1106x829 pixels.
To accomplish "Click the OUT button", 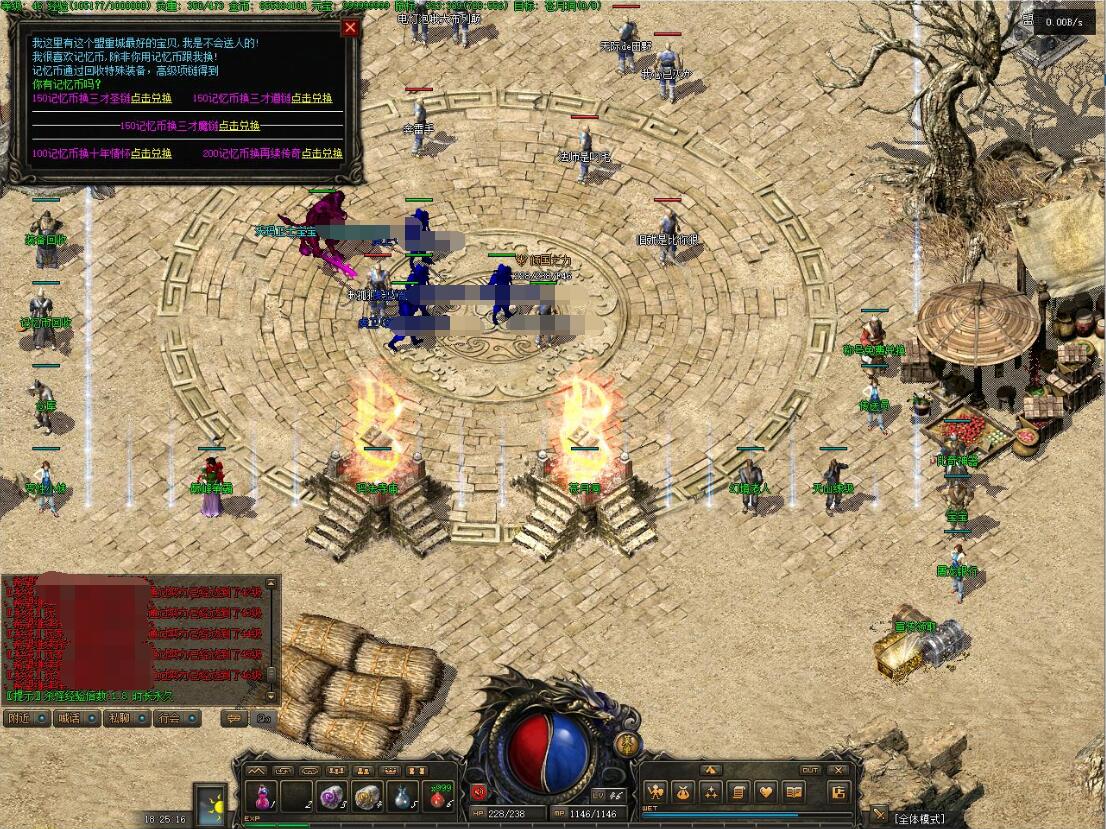I will (810, 770).
